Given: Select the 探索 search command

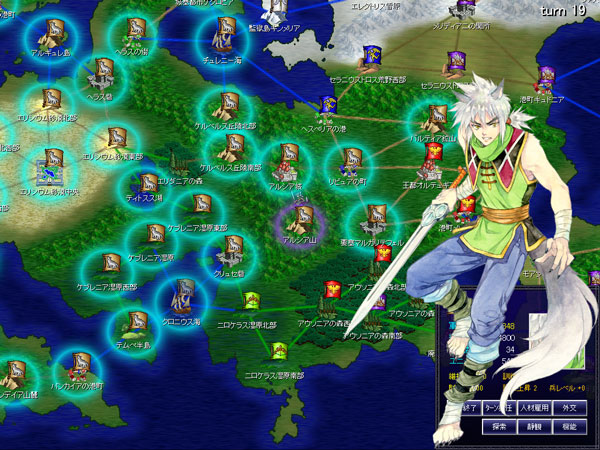Looking at the screenshot, I should tap(499, 426).
